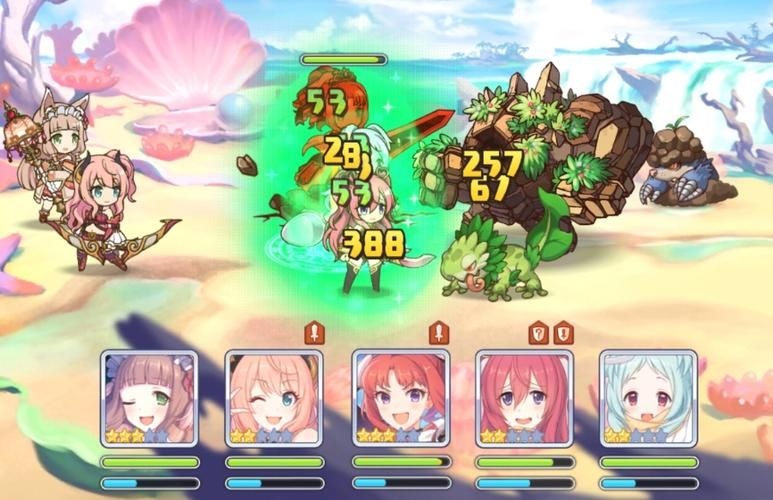Activate the light-blue-haired girl portrait
The image size is (773, 500).
(648, 398)
